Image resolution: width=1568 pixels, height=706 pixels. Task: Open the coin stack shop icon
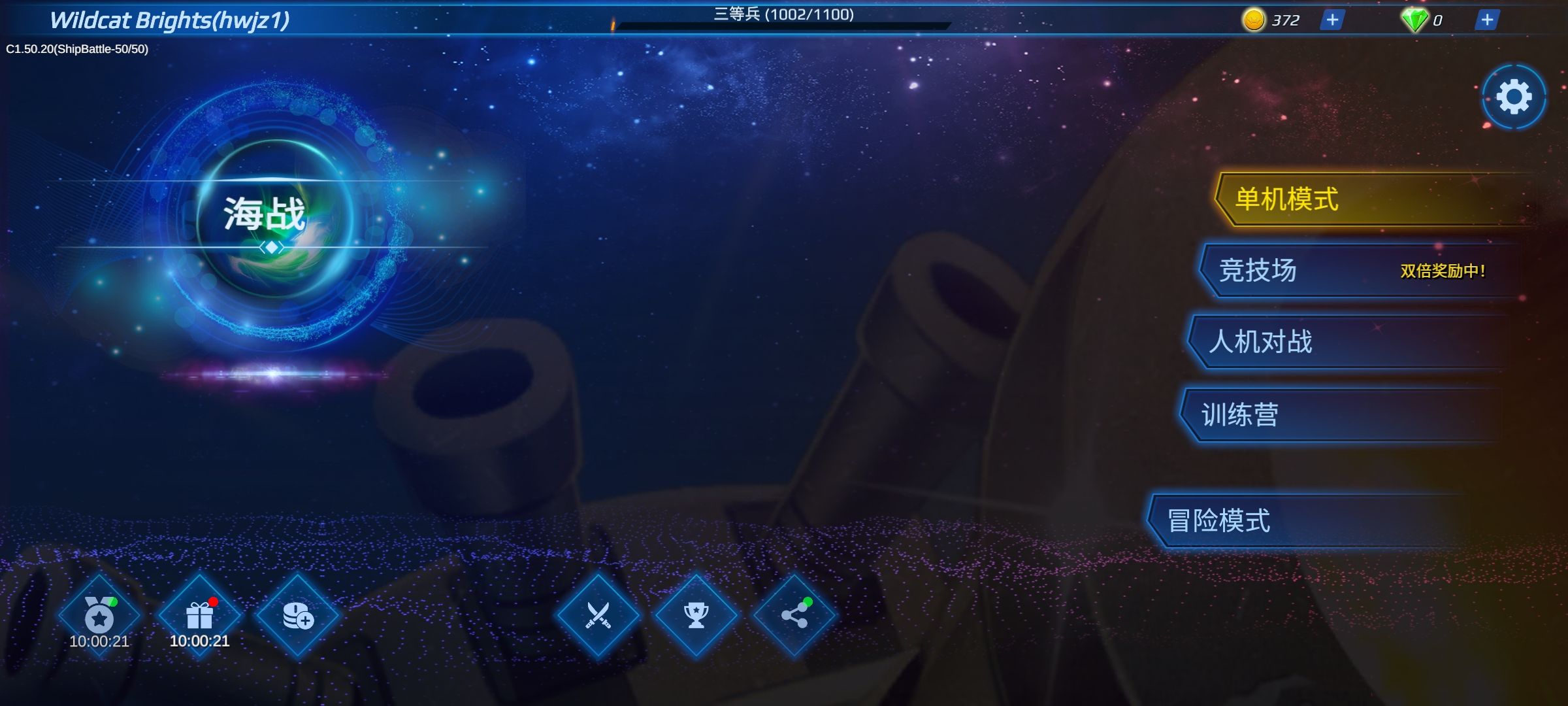(x=298, y=616)
